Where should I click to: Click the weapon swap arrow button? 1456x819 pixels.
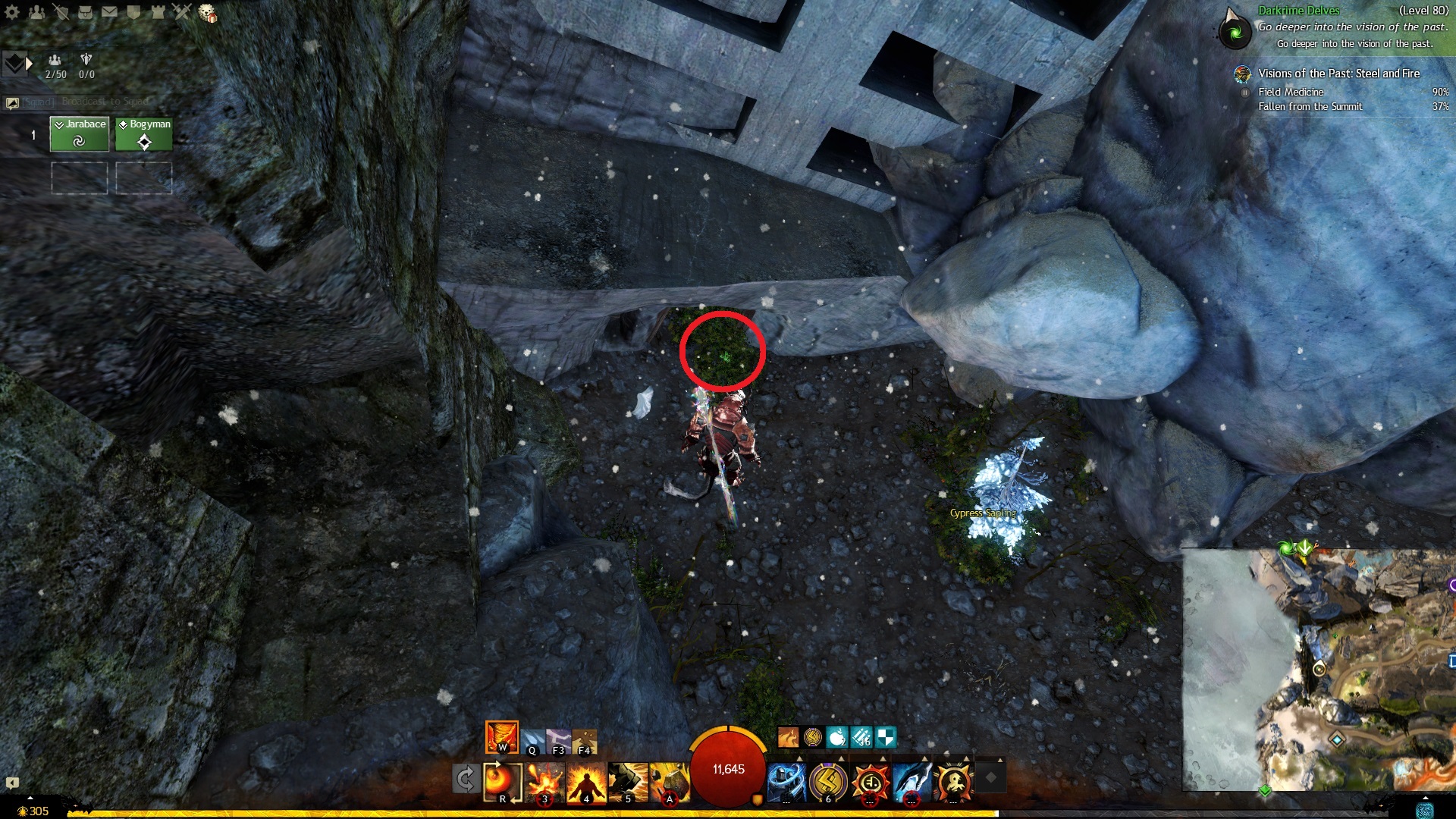(x=466, y=779)
